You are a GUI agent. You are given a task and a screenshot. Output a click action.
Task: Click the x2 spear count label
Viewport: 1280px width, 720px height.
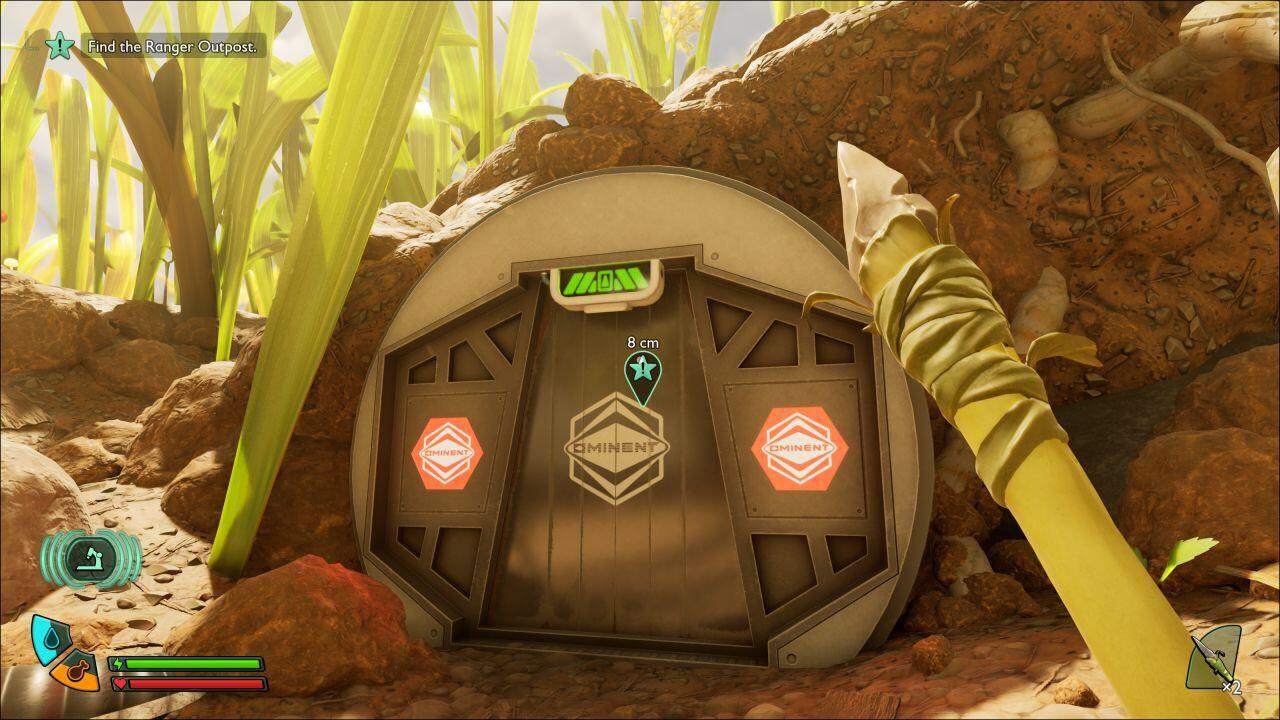point(1232,688)
